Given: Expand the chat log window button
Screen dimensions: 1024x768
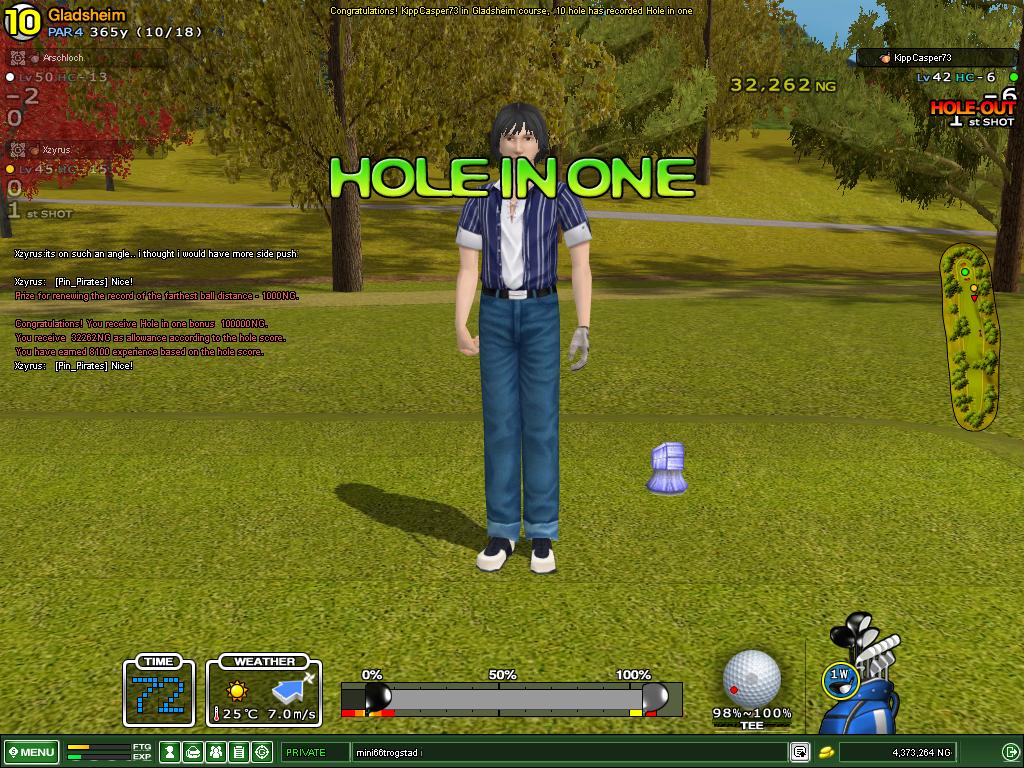Looking at the screenshot, I should (x=799, y=752).
